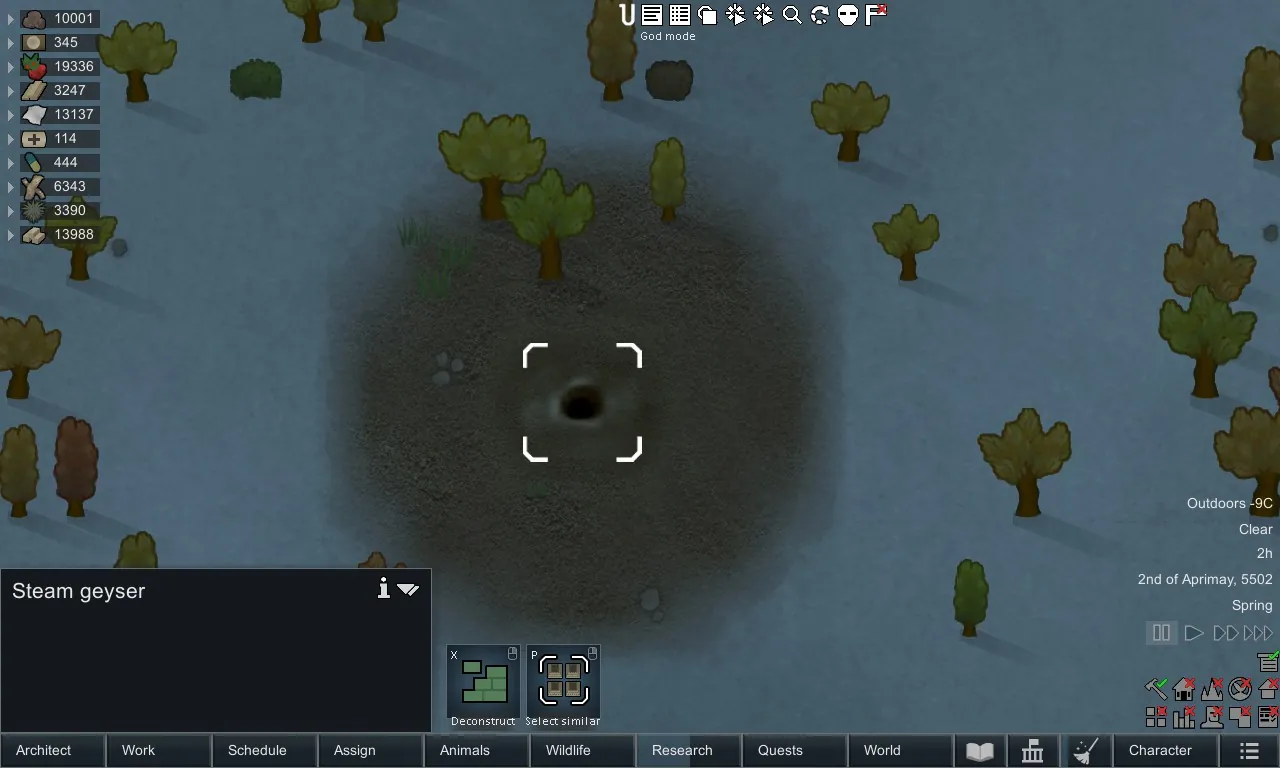
Task: Expand the first resource category arrow
Action: pos(11,19)
